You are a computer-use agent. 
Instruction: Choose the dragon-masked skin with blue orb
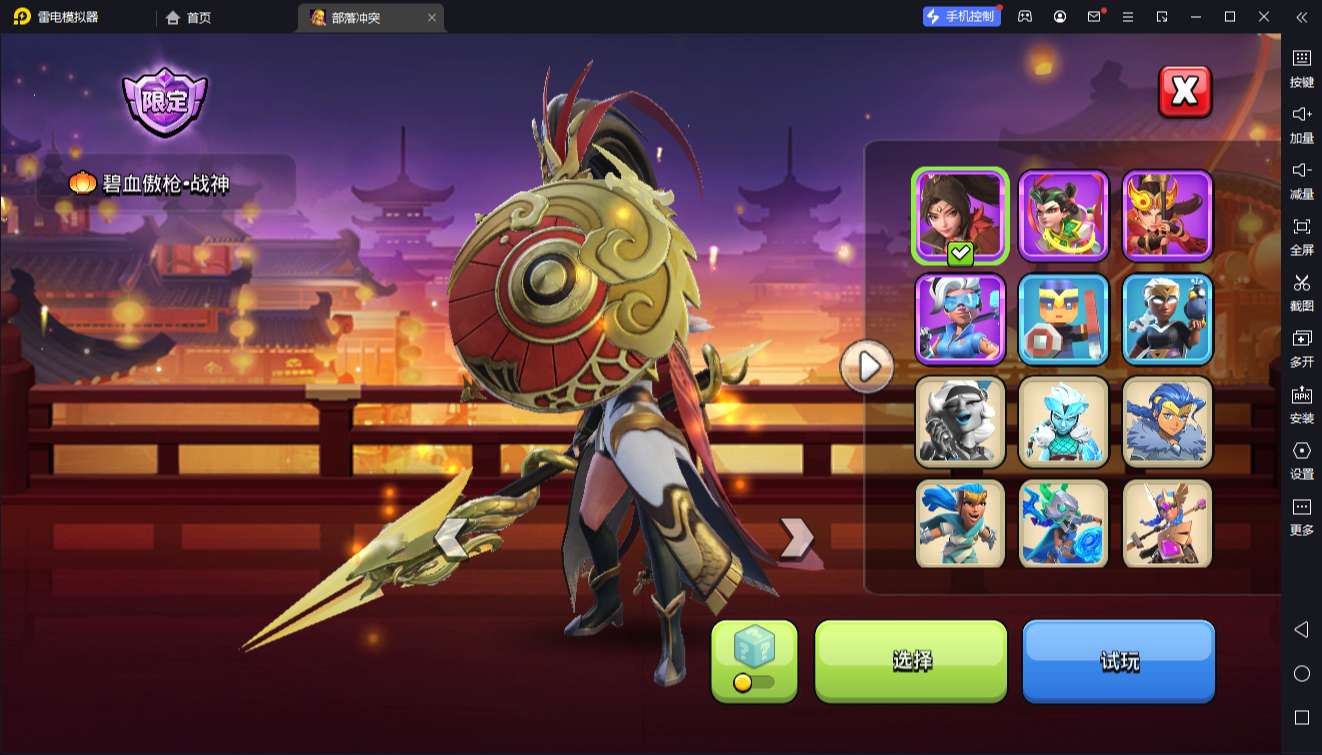pos(1064,524)
